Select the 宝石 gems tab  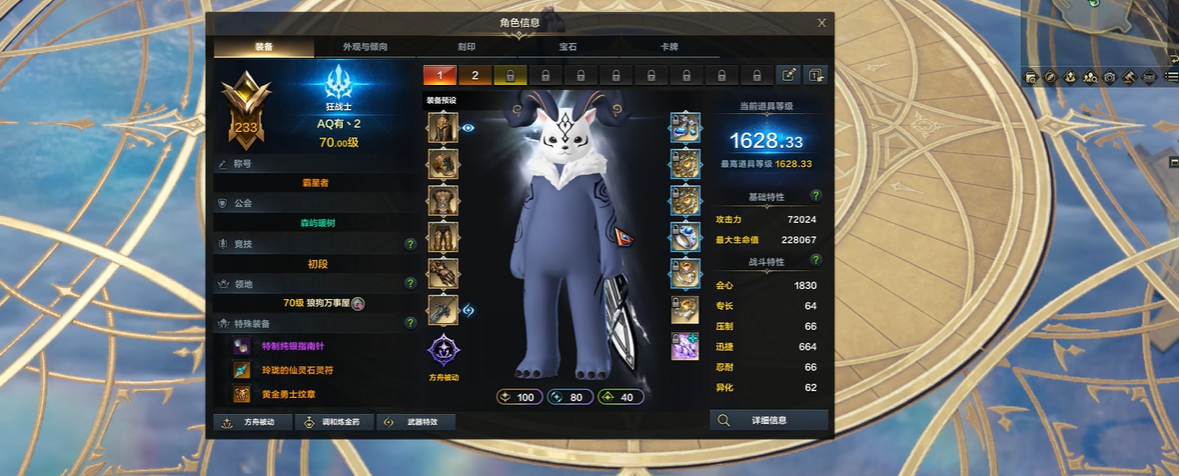coord(568,47)
